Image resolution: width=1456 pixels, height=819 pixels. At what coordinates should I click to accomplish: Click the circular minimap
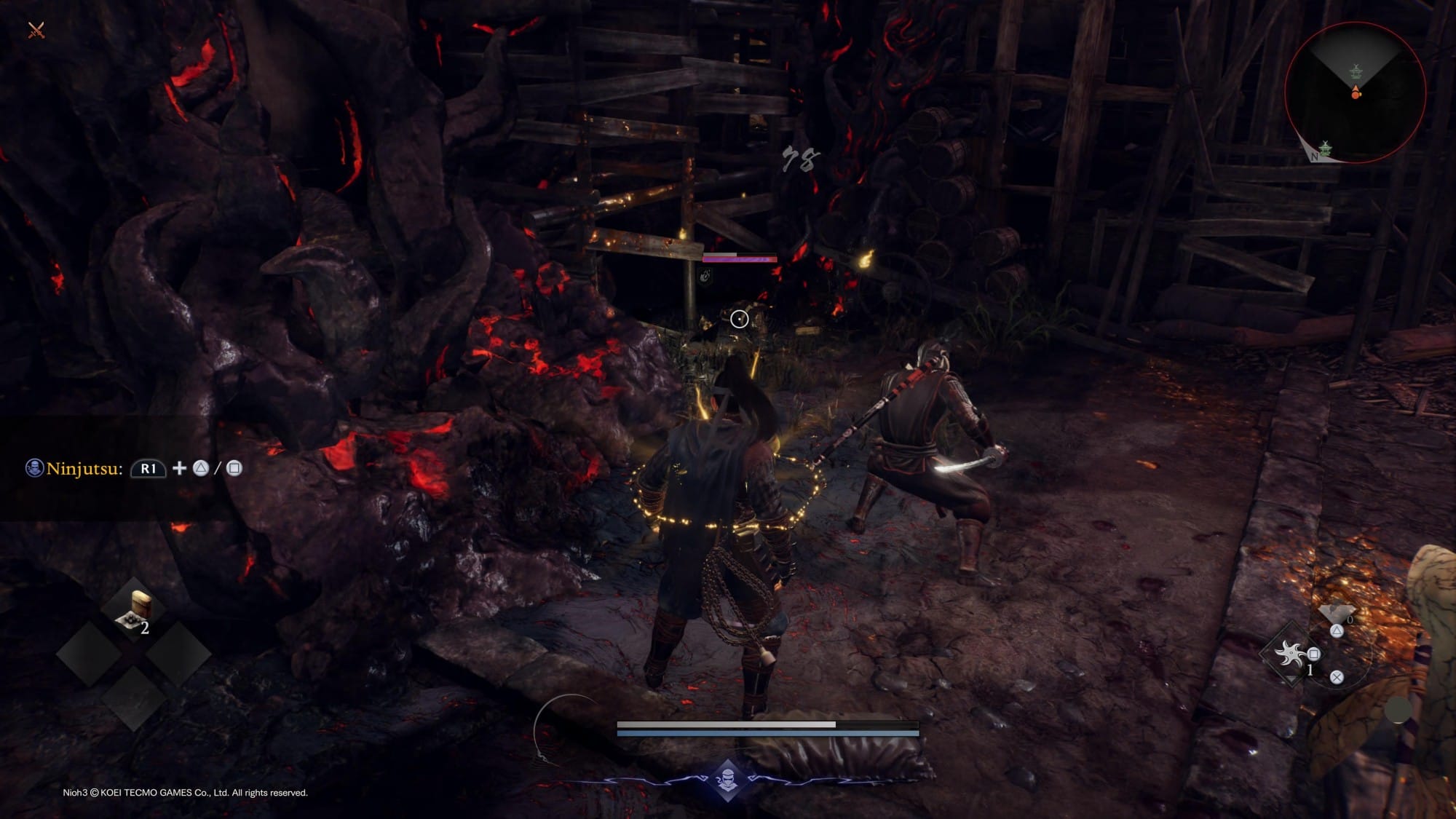click(1355, 92)
